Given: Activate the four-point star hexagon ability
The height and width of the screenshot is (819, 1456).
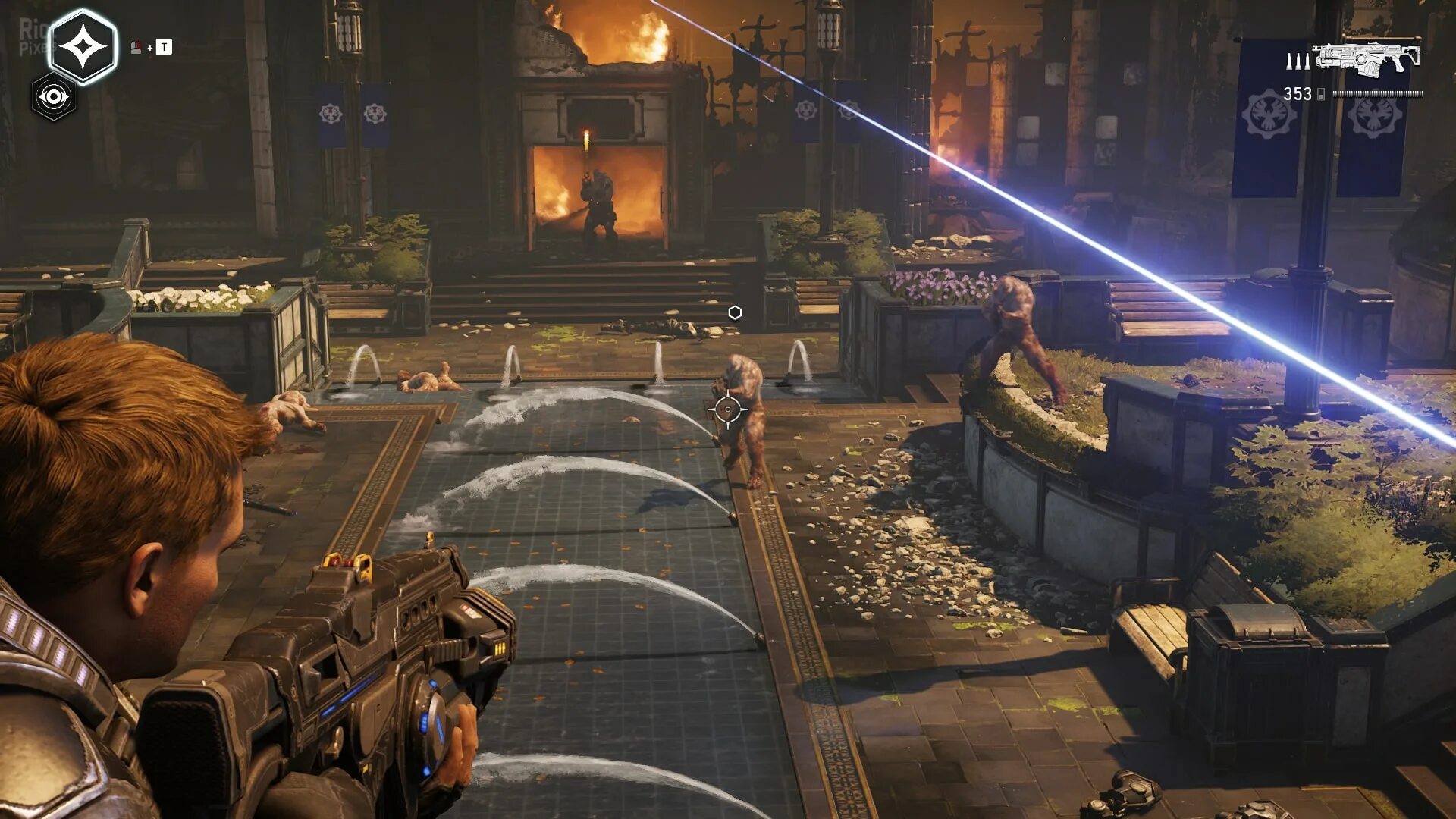Looking at the screenshot, I should pyautogui.click(x=83, y=47).
